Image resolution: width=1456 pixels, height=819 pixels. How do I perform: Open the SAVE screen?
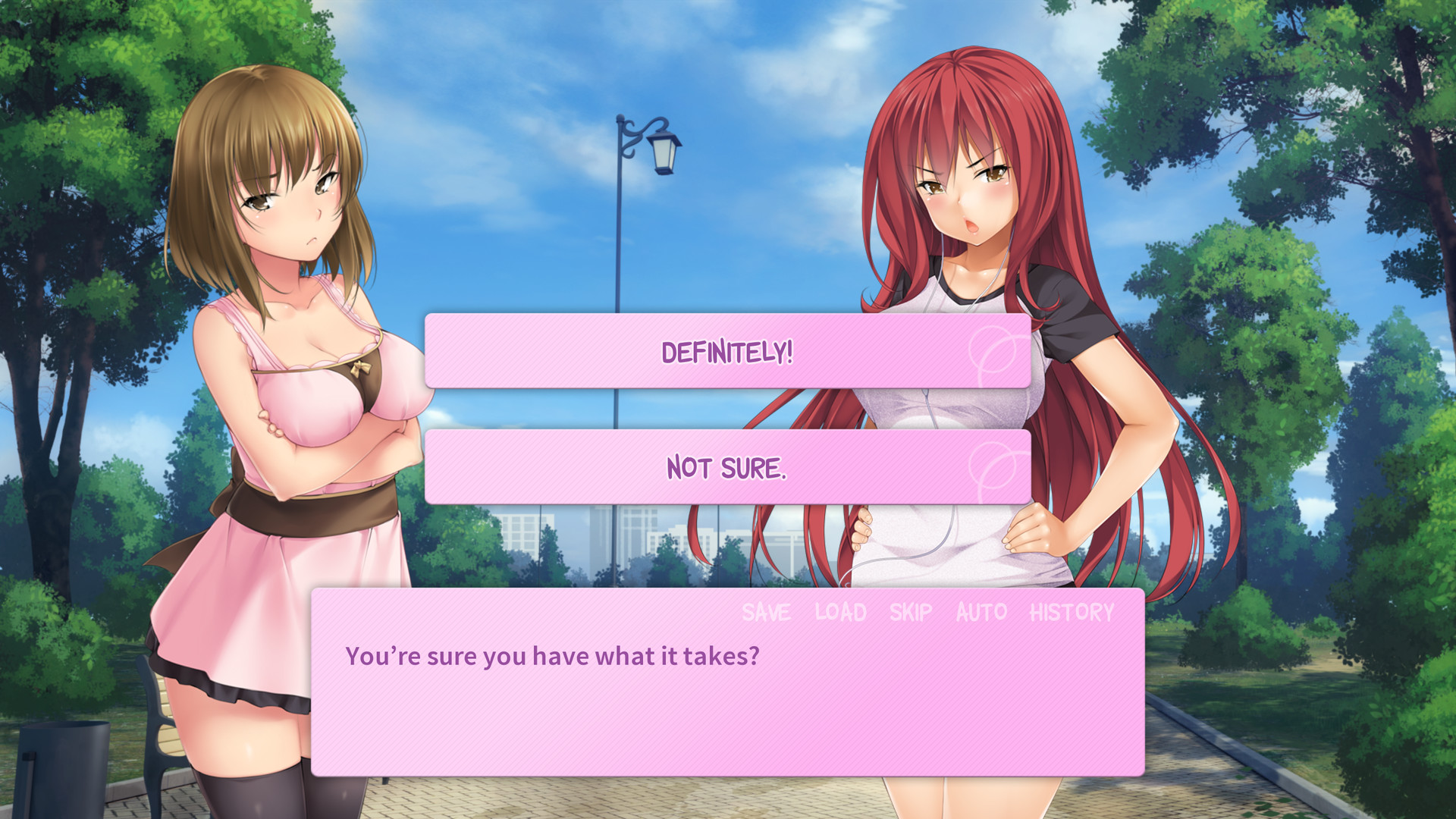[766, 611]
